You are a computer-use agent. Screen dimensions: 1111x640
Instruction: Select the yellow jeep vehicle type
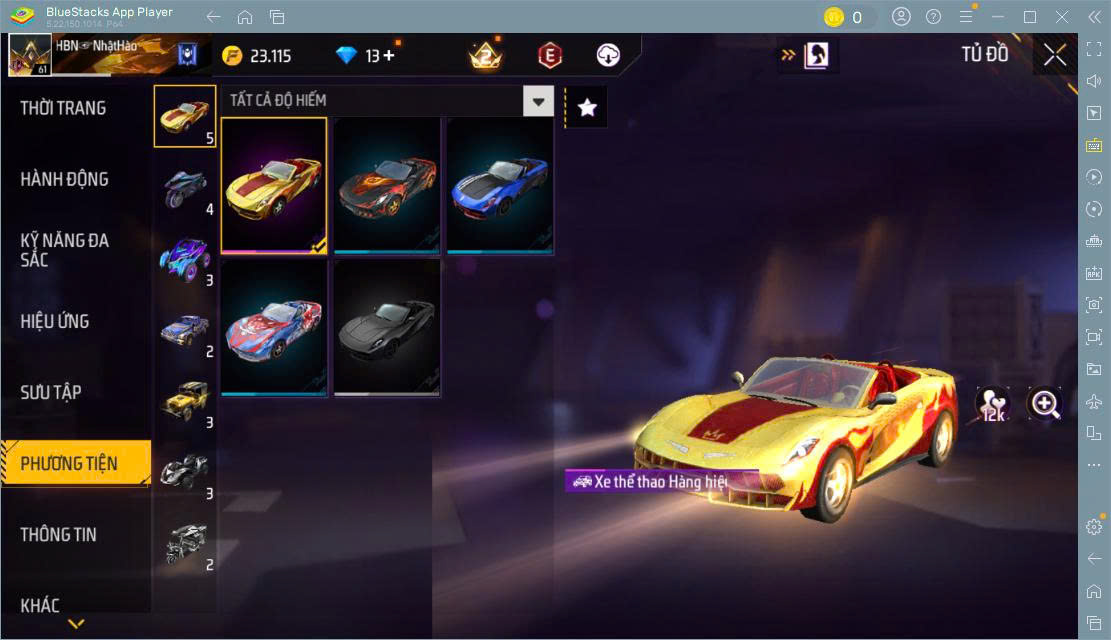[185, 399]
